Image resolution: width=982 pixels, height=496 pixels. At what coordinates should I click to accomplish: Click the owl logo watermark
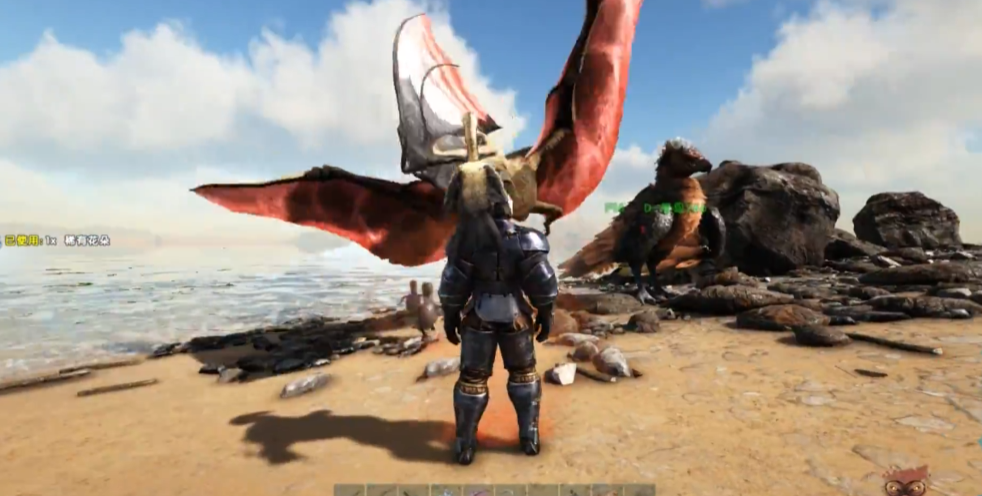pyautogui.click(x=907, y=482)
